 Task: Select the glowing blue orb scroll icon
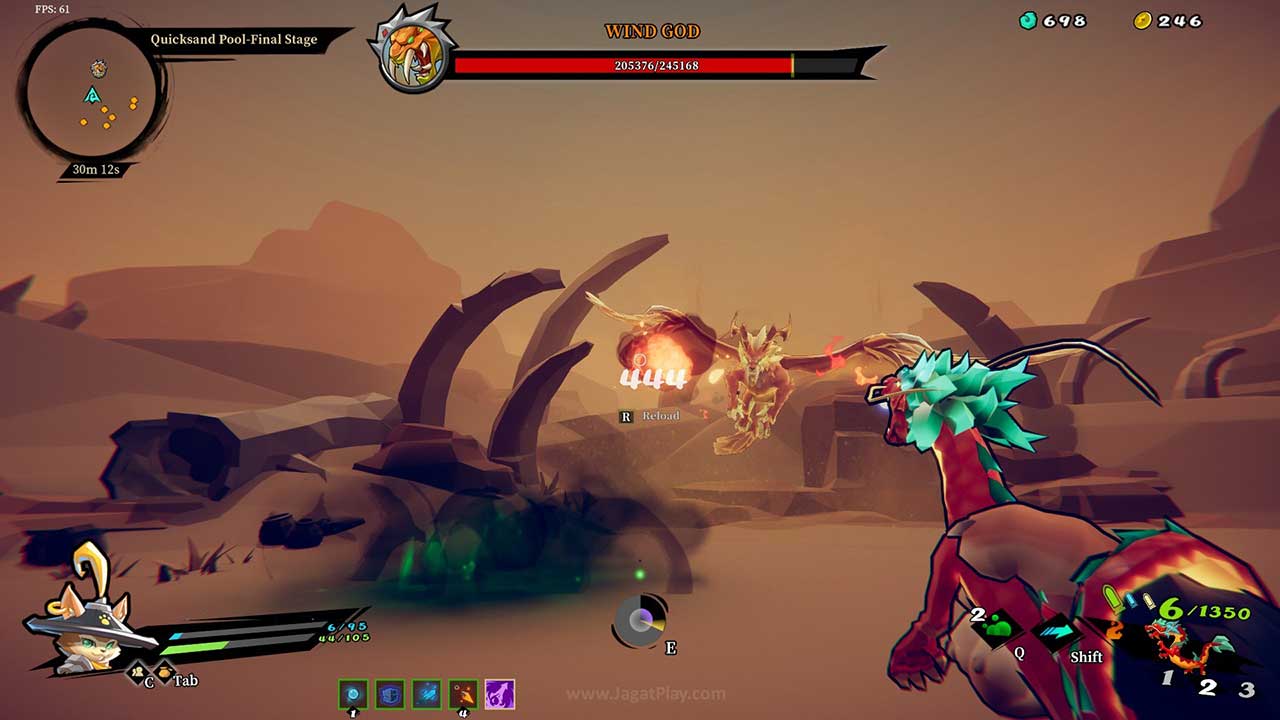(353, 694)
